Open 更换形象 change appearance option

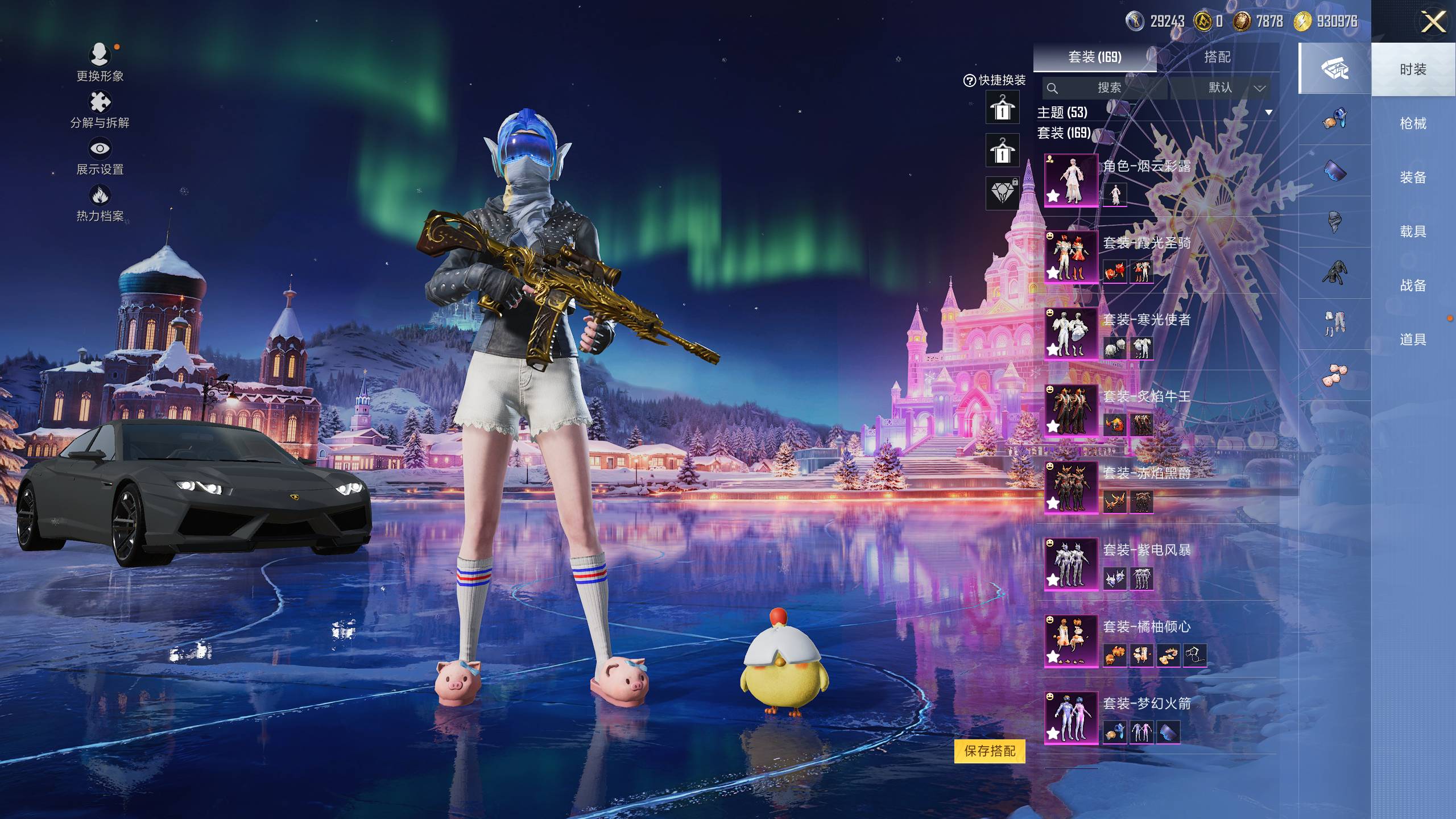point(100,61)
